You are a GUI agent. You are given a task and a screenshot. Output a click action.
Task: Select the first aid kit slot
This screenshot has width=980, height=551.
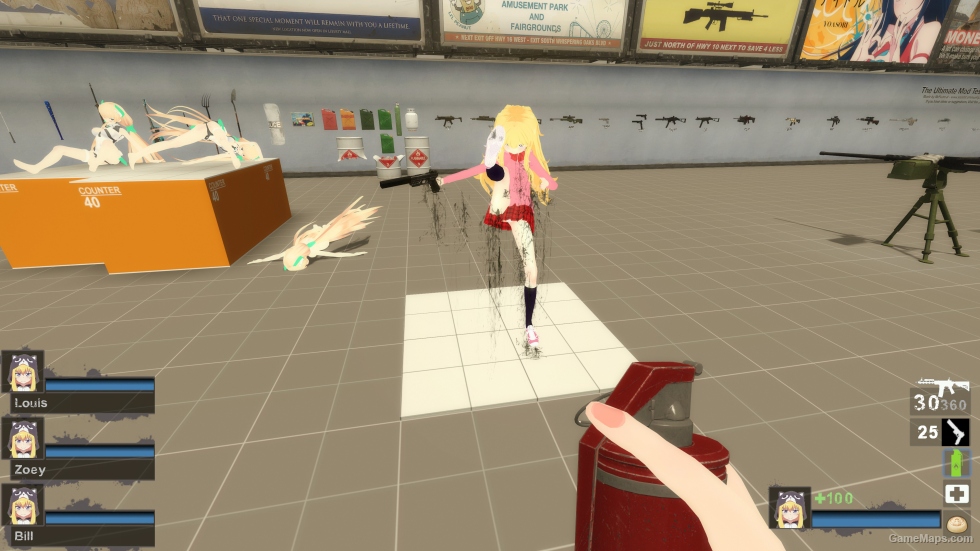tap(956, 493)
